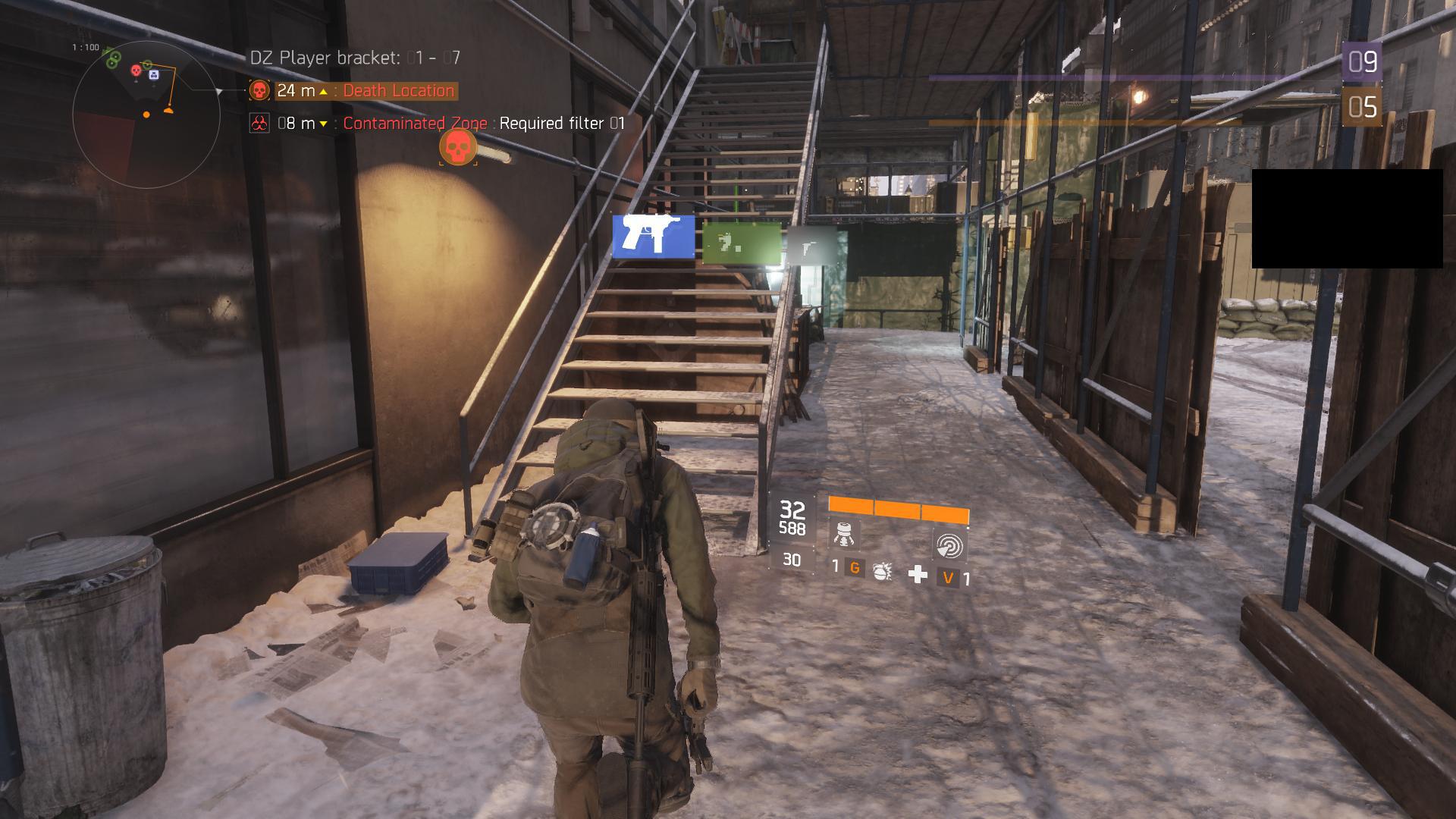Click the orange 05 rank badge
The image size is (1456, 819).
point(1362,108)
